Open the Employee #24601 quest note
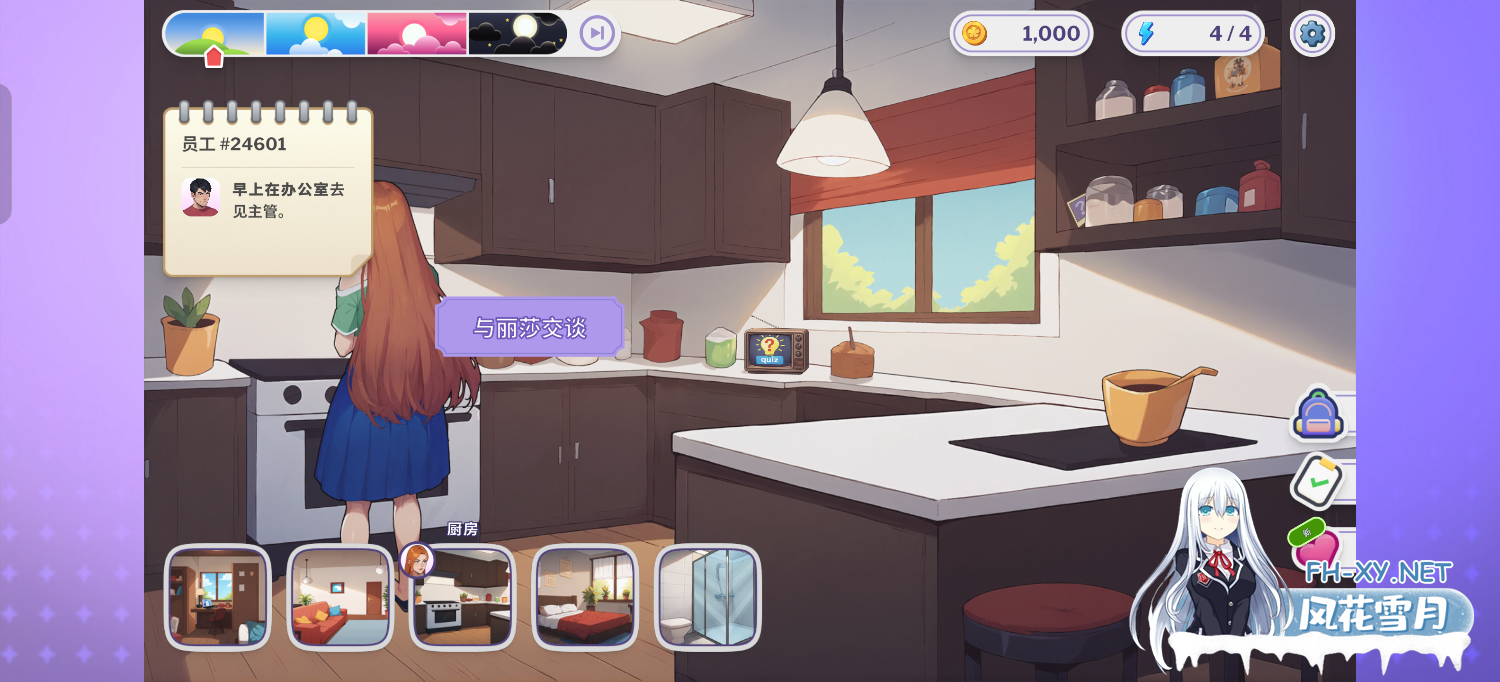1500x682 pixels. point(268,192)
